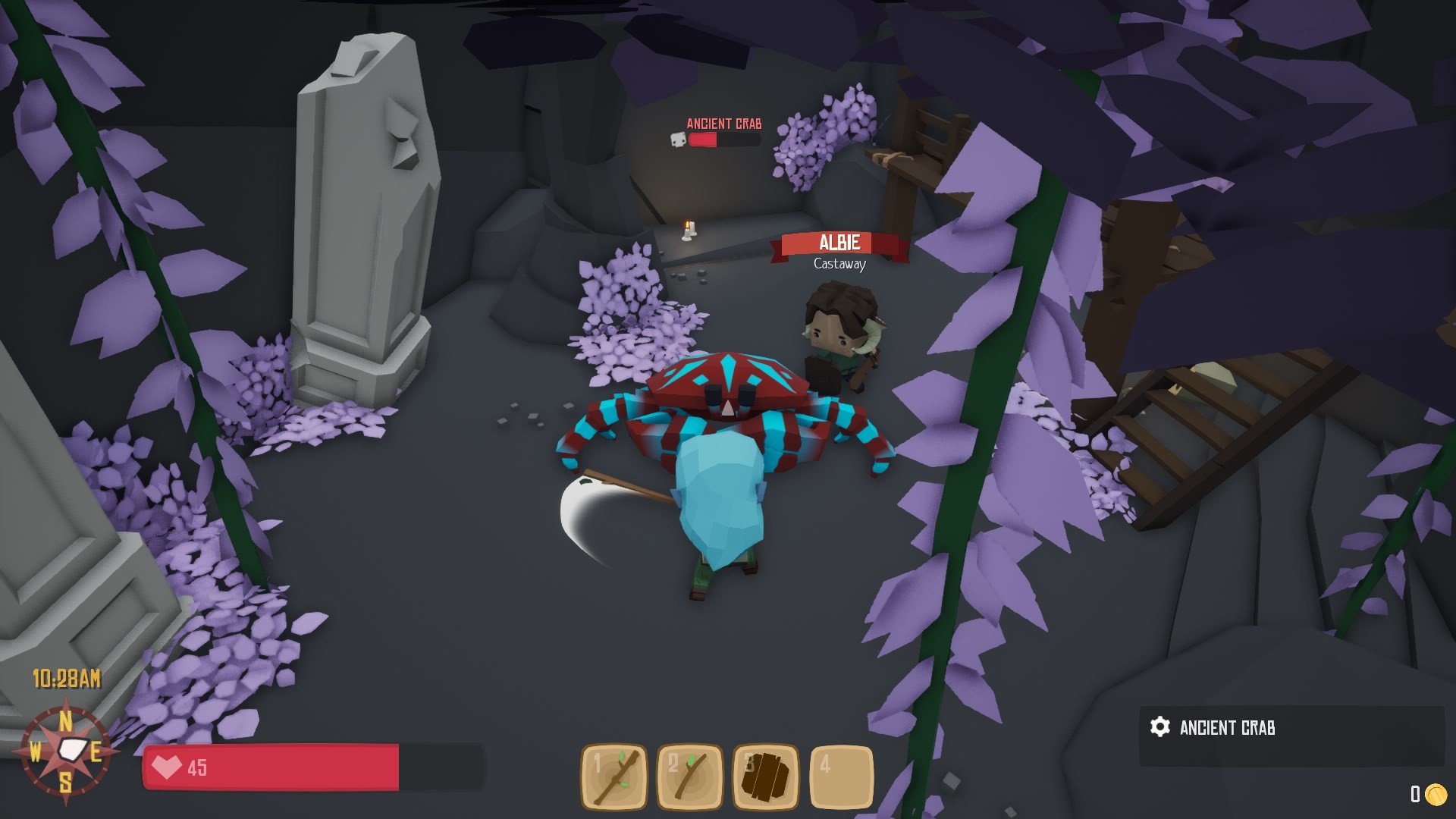Select the leafy branch in hotbar slot 1
Image resolution: width=1456 pixels, height=819 pixels.
pyautogui.click(x=614, y=776)
